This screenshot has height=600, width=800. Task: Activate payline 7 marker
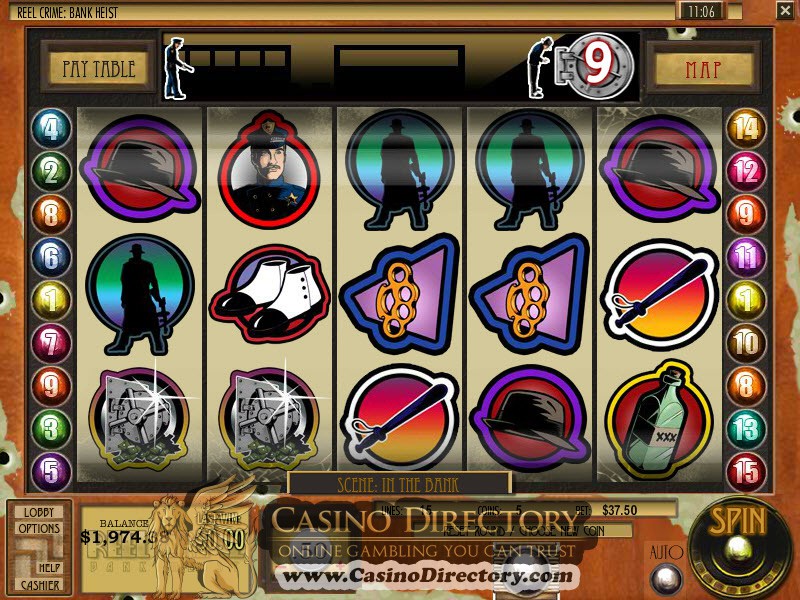point(50,343)
